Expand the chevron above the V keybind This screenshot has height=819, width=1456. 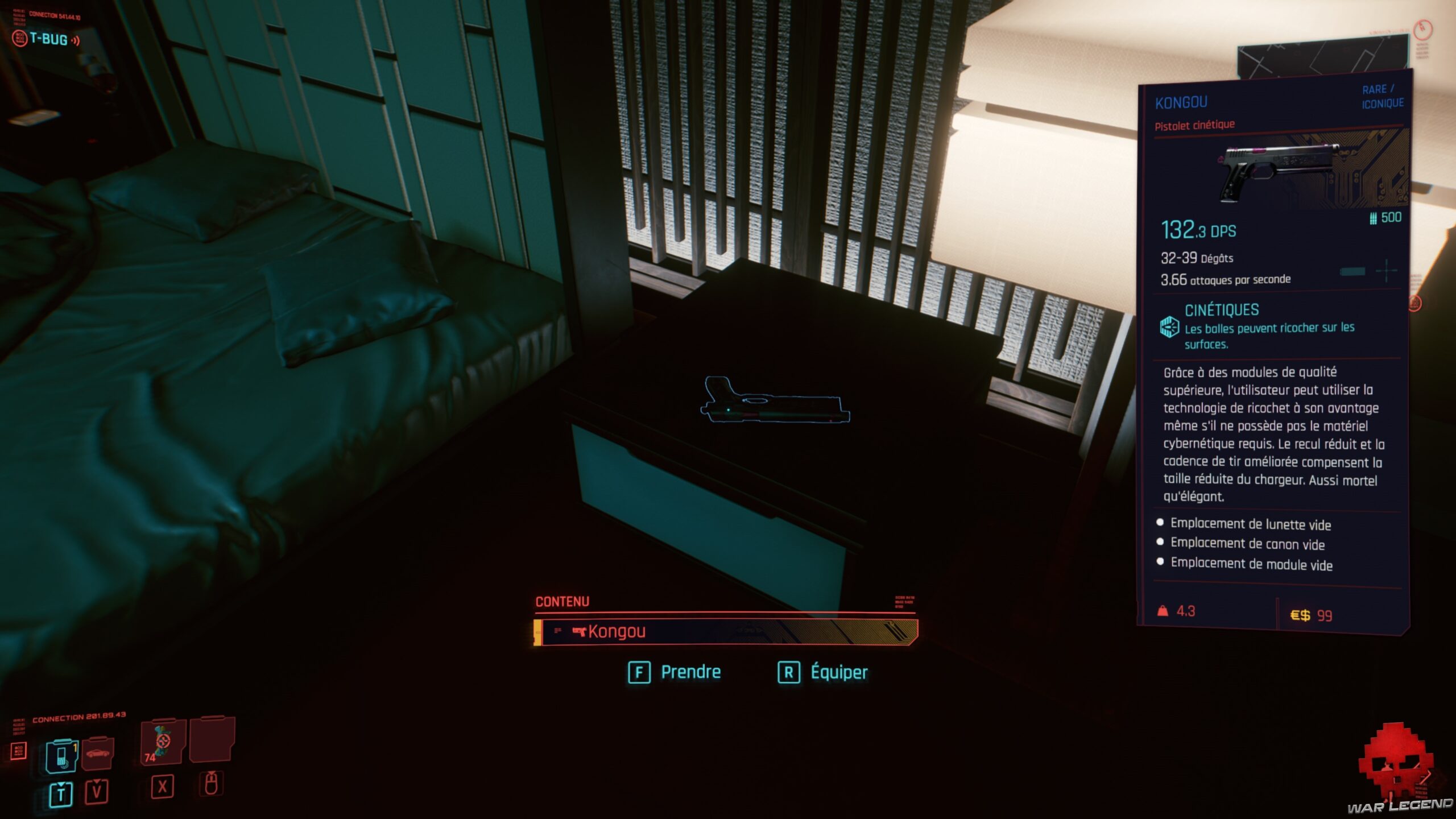[x=97, y=783]
